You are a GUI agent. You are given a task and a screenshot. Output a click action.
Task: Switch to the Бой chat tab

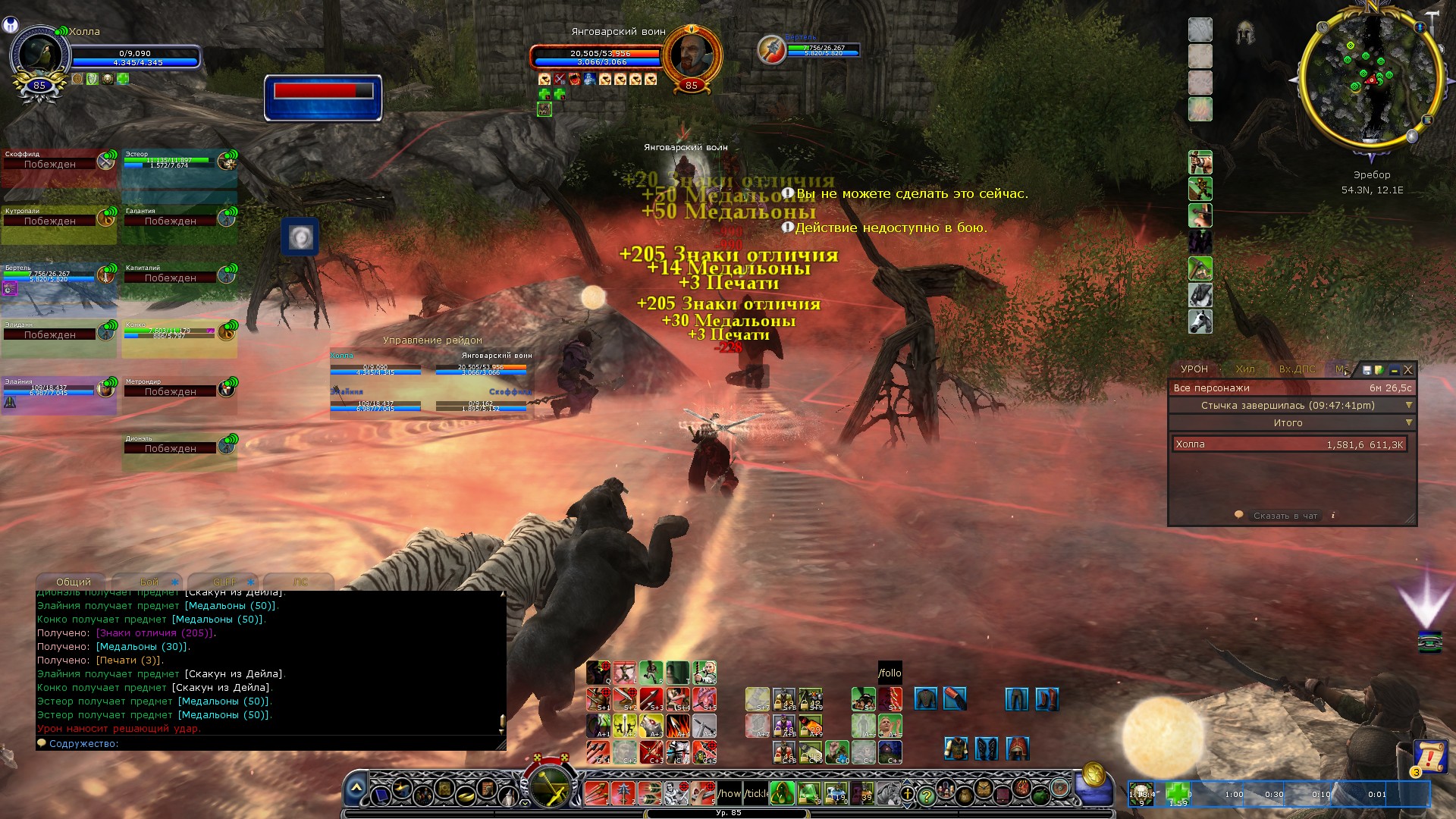click(x=149, y=582)
